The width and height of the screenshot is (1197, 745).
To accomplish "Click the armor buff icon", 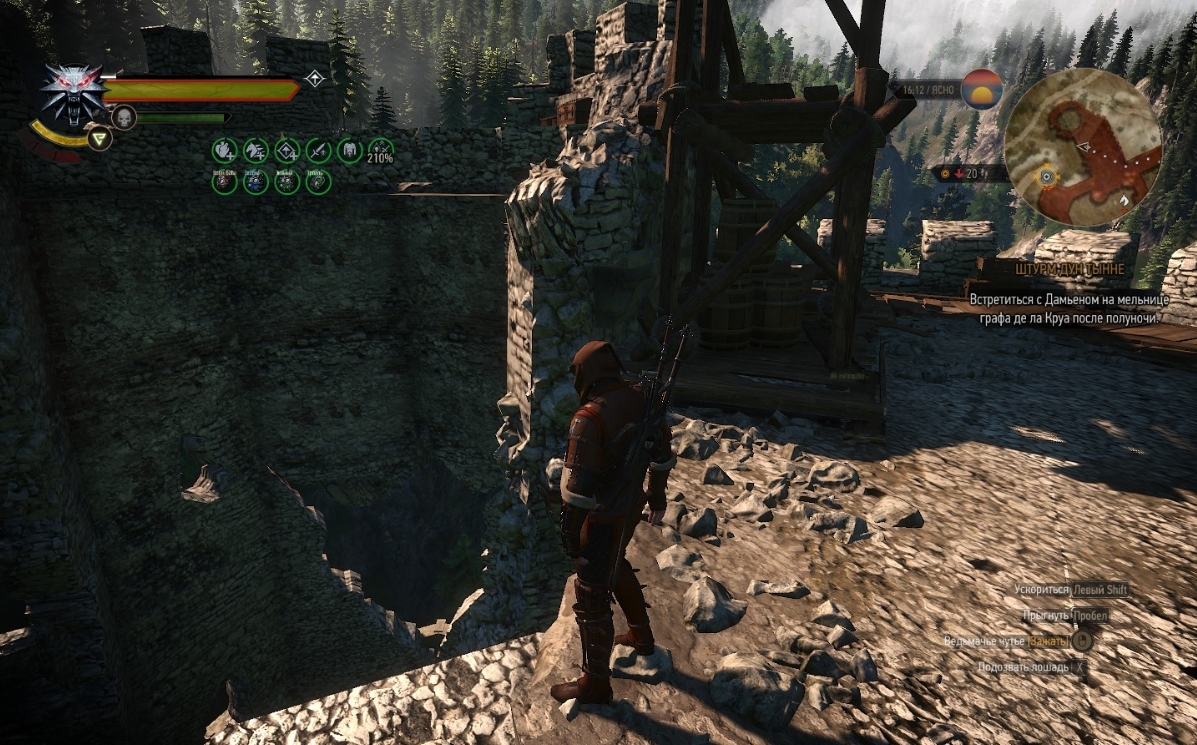I will click(x=349, y=151).
